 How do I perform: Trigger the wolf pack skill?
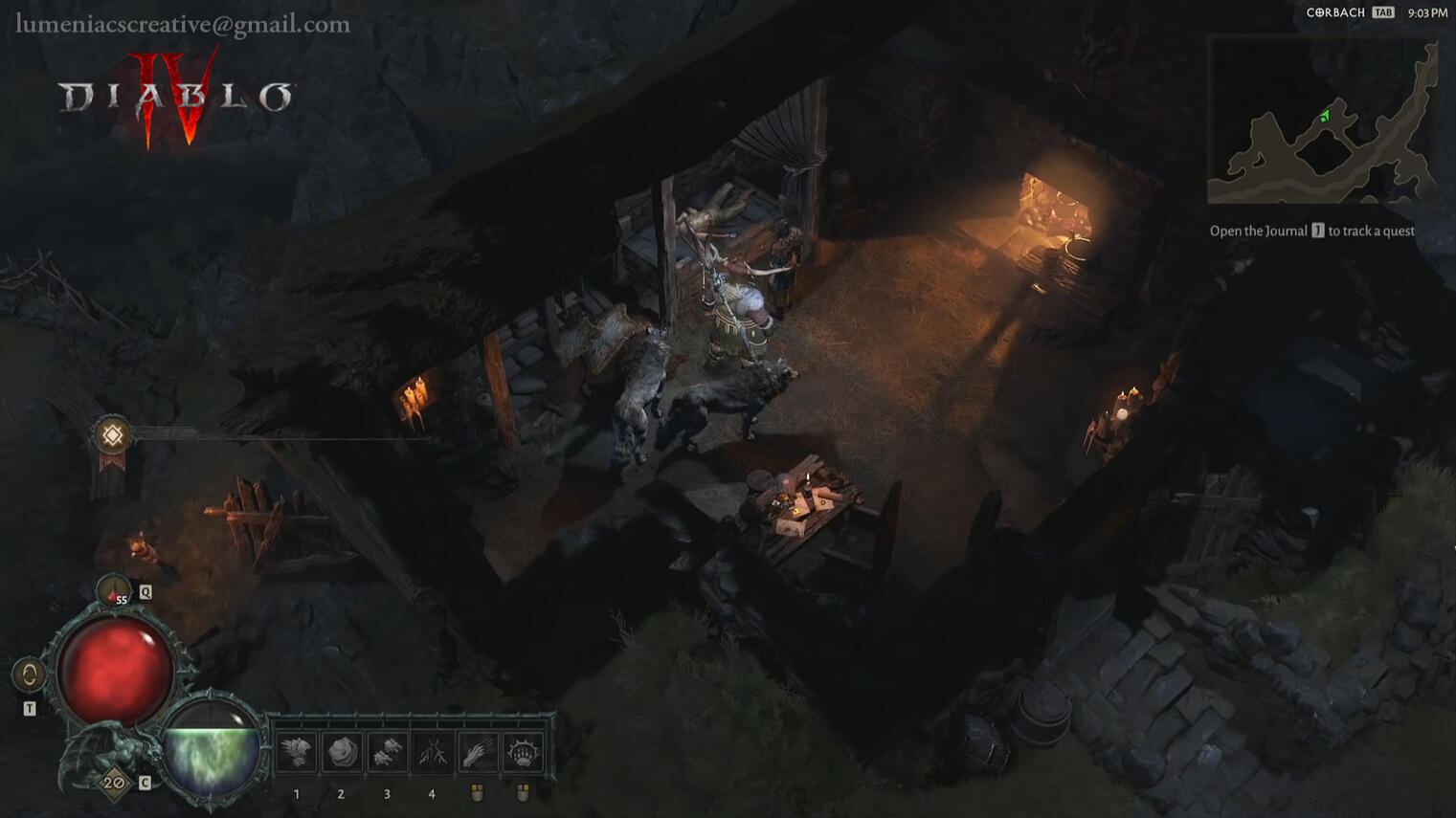387,753
